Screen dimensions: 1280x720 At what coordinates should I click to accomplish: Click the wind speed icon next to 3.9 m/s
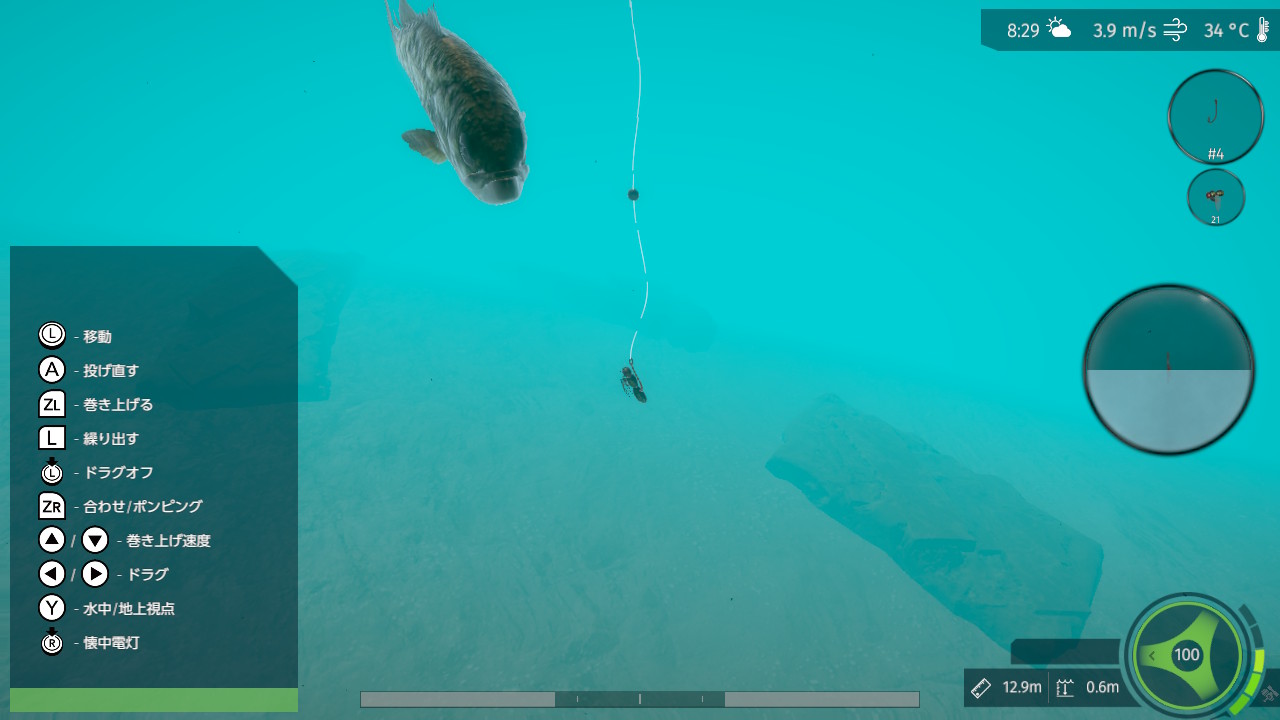(1174, 29)
